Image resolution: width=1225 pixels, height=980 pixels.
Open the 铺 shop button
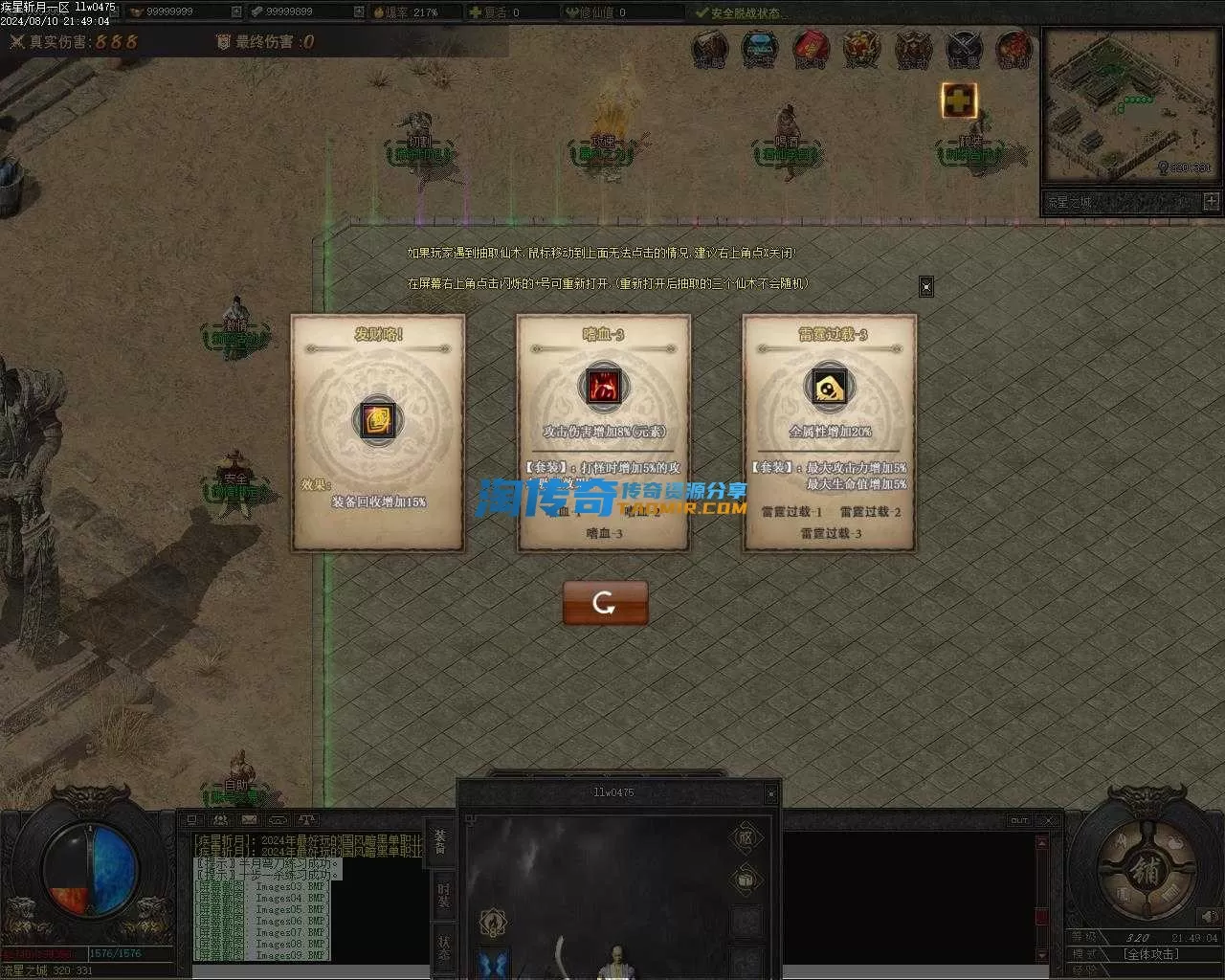coord(1144,872)
